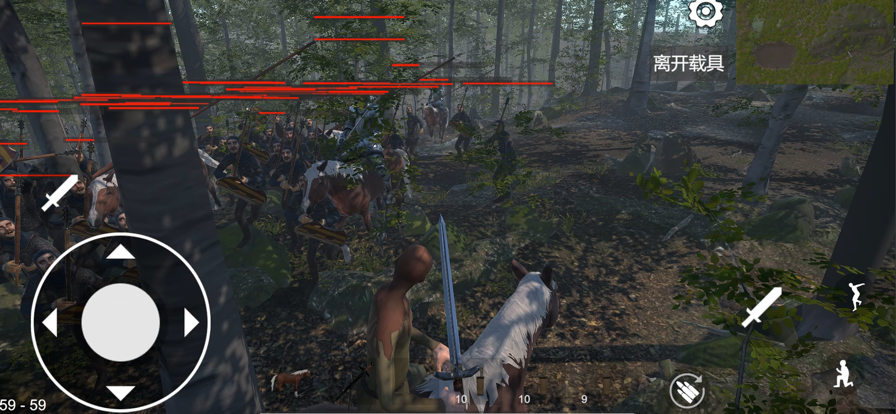The image size is (896, 414).
Task: Click the joystick's right arrow
Action: pos(192,322)
